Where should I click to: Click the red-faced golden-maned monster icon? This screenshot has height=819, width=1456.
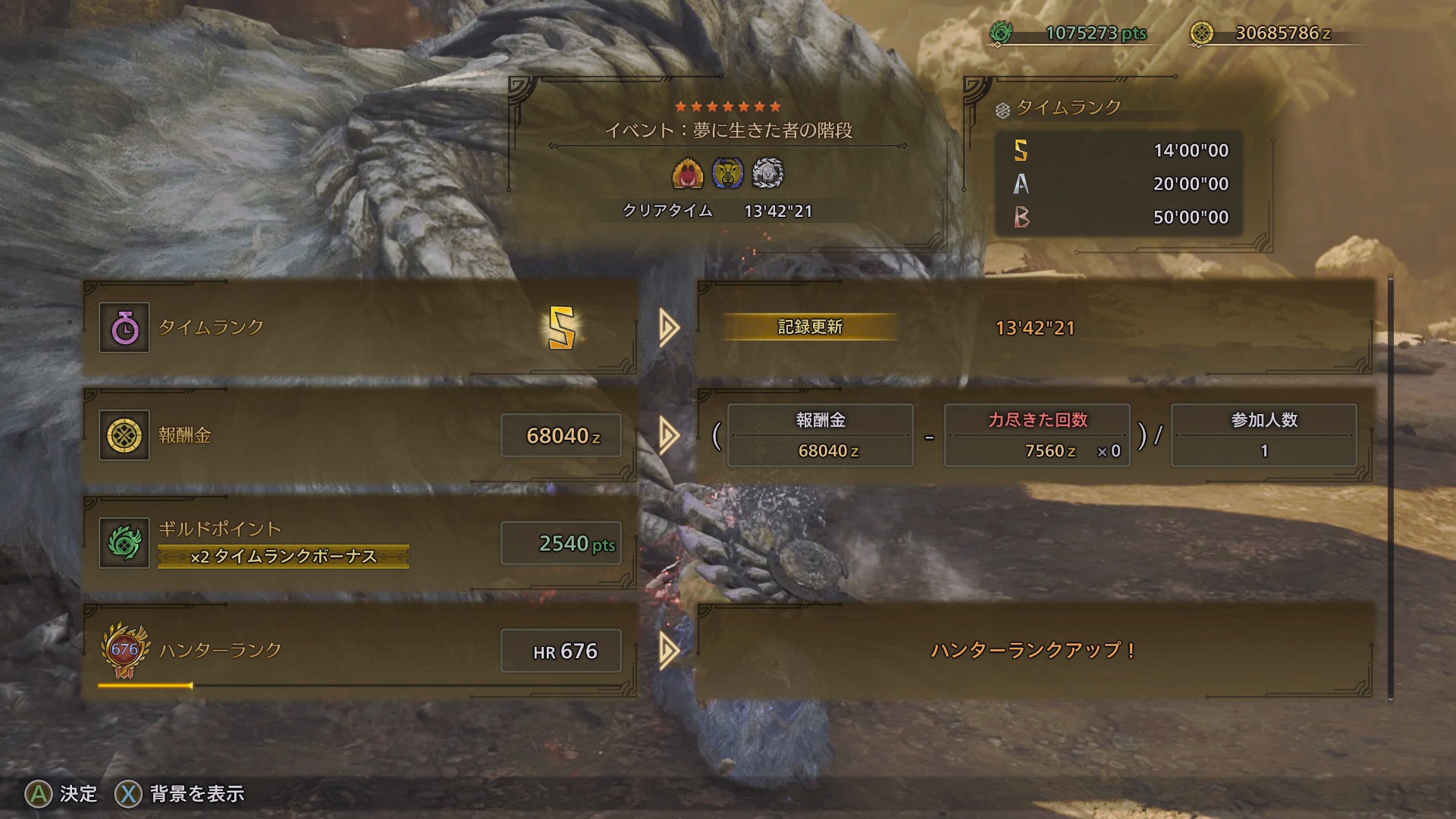688,174
